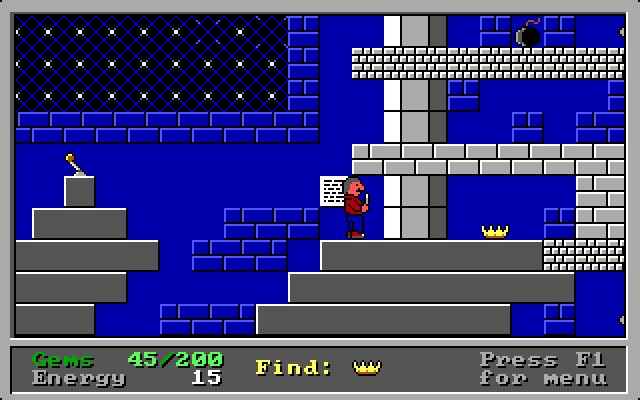Image resolution: width=640 pixels, height=400 pixels.
Task: Click the crown icon beside Find
Action: pos(367,367)
